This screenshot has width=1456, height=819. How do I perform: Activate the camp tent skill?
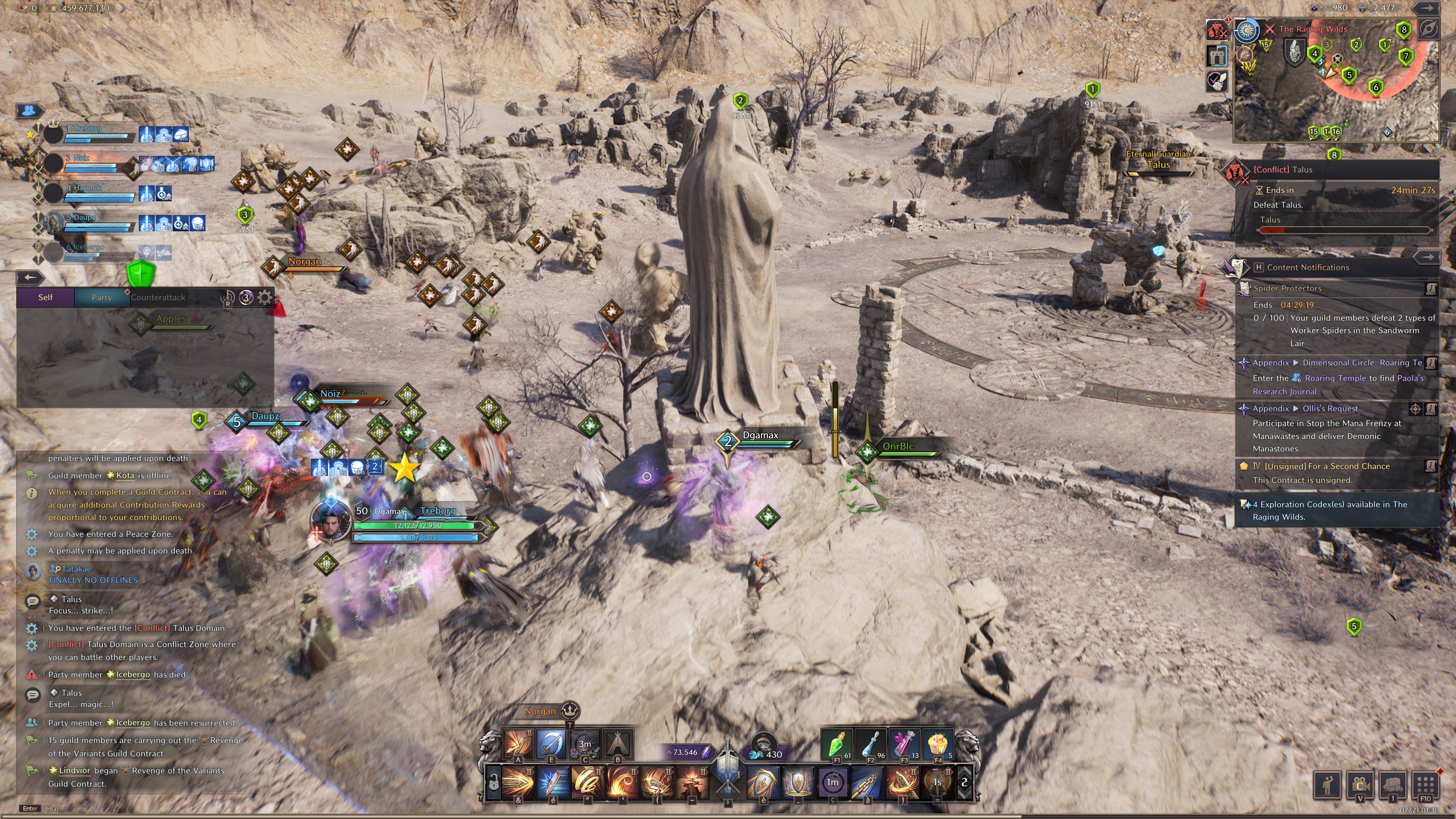pyautogui.click(x=618, y=744)
